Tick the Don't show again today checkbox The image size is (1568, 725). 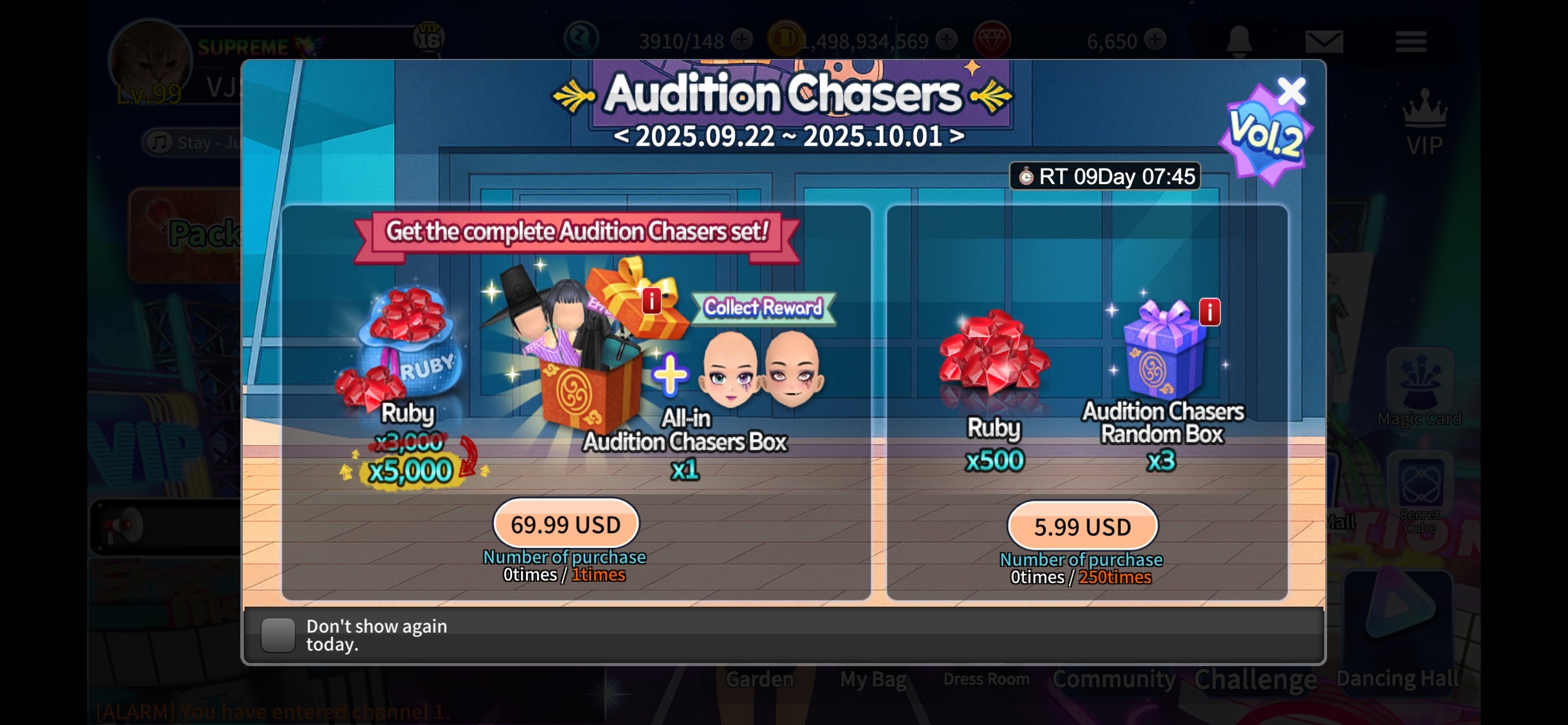click(x=278, y=635)
